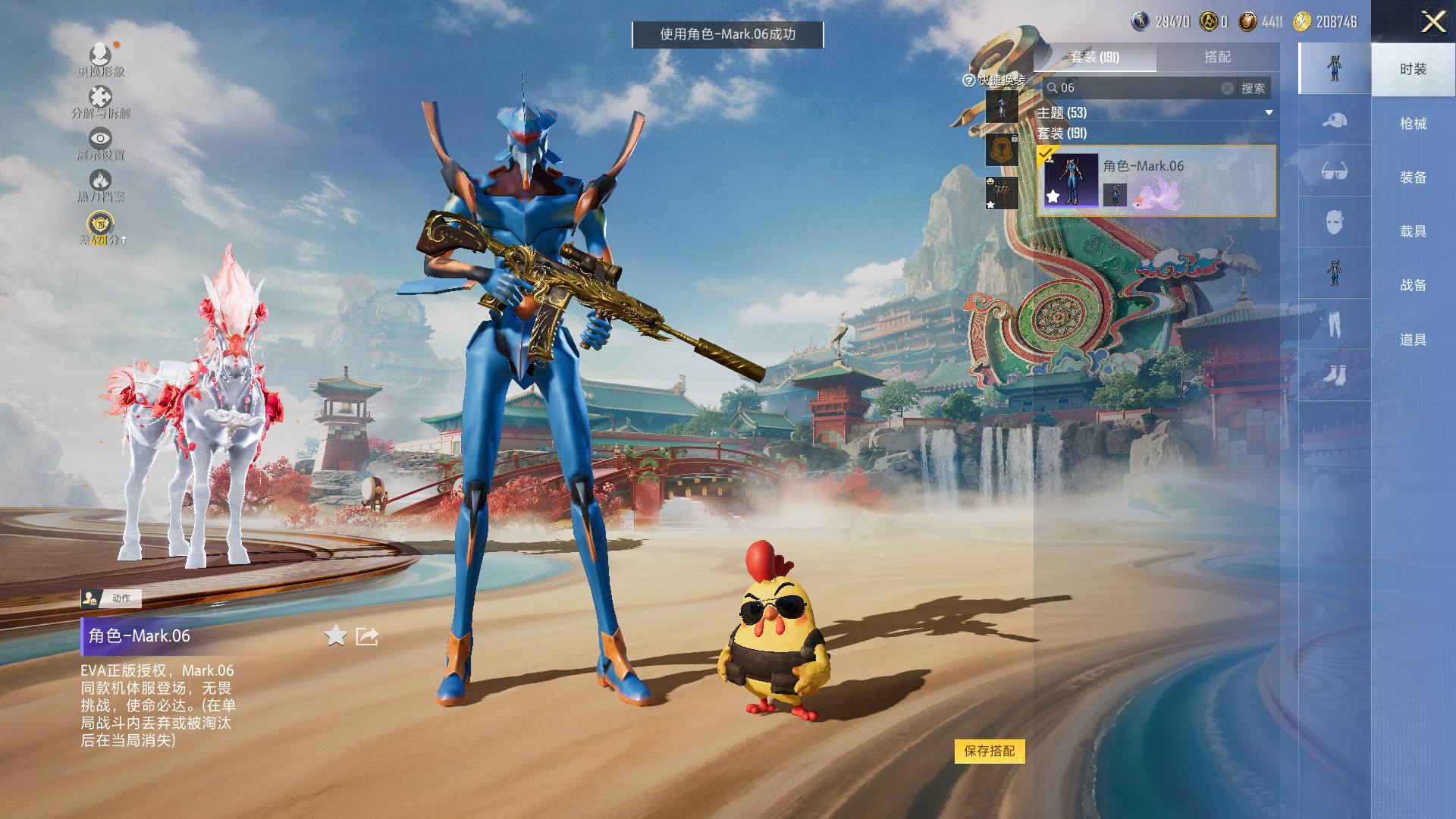Open the 载具 vehicles category
This screenshot has height=819, width=1456.
coord(1413,231)
